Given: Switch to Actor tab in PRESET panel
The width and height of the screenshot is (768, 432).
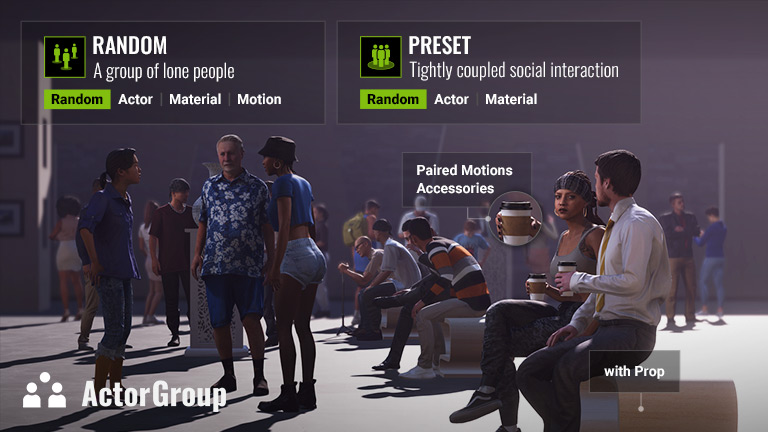Looking at the screenshot, I should tap(451, 99).
